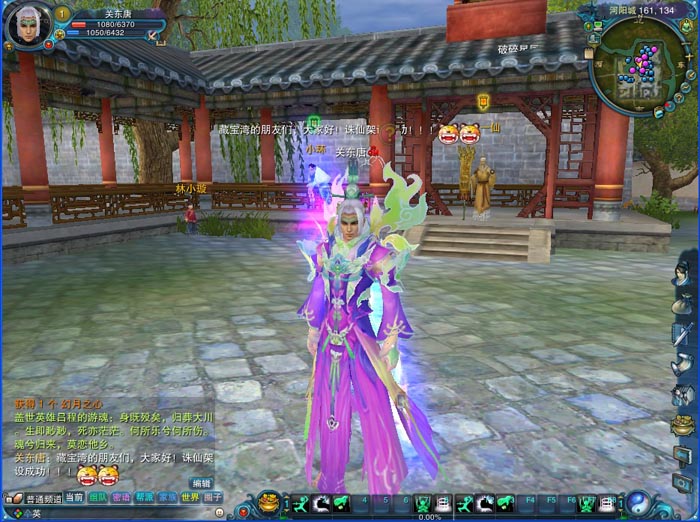Click the golden treasure pot icon on hotbar
700x522 pixels.
coord(268,501)
